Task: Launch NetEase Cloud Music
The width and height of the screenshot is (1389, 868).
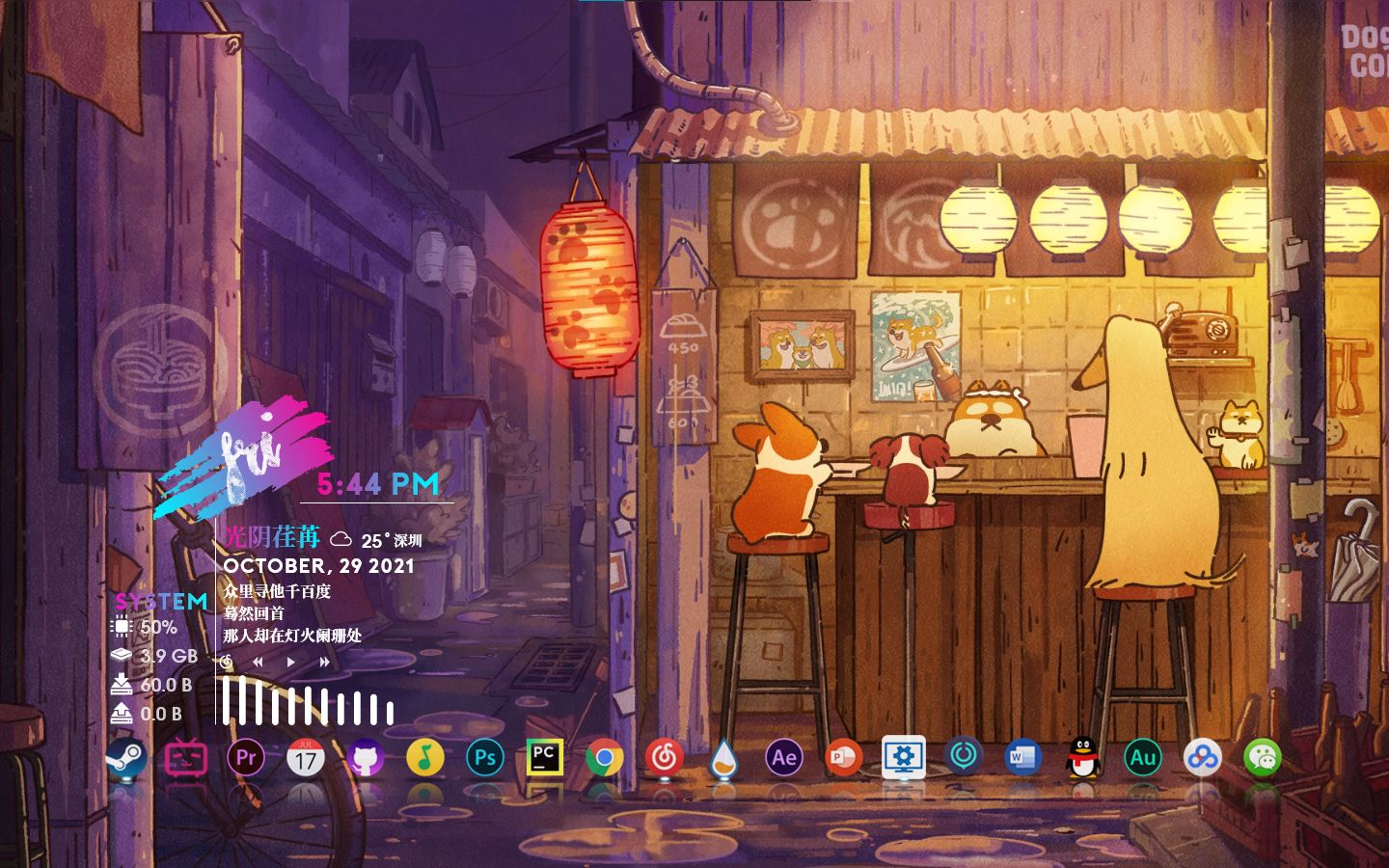Action: click(666, 759)
